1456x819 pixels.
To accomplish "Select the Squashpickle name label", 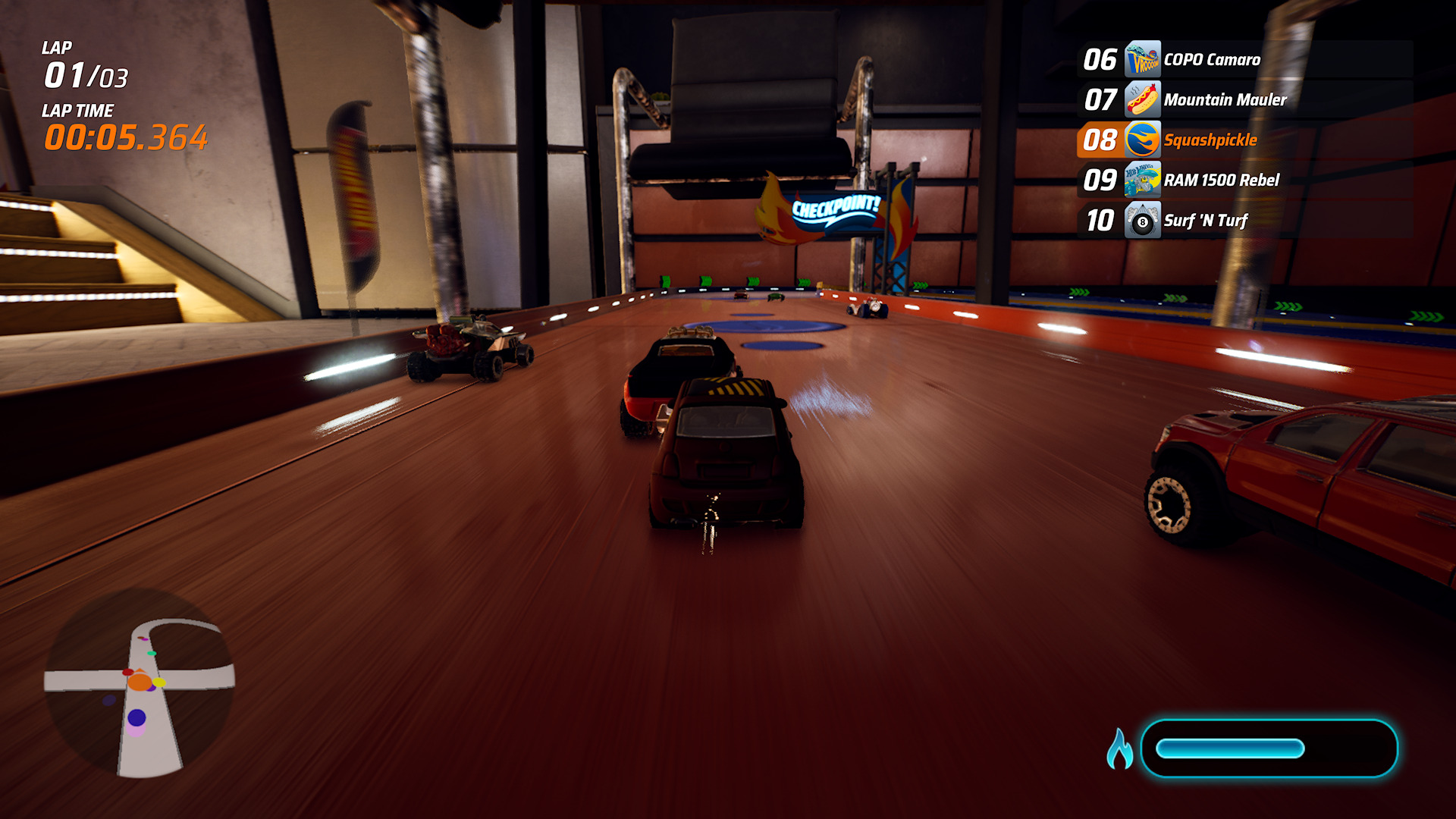I will click(1212, 140).
